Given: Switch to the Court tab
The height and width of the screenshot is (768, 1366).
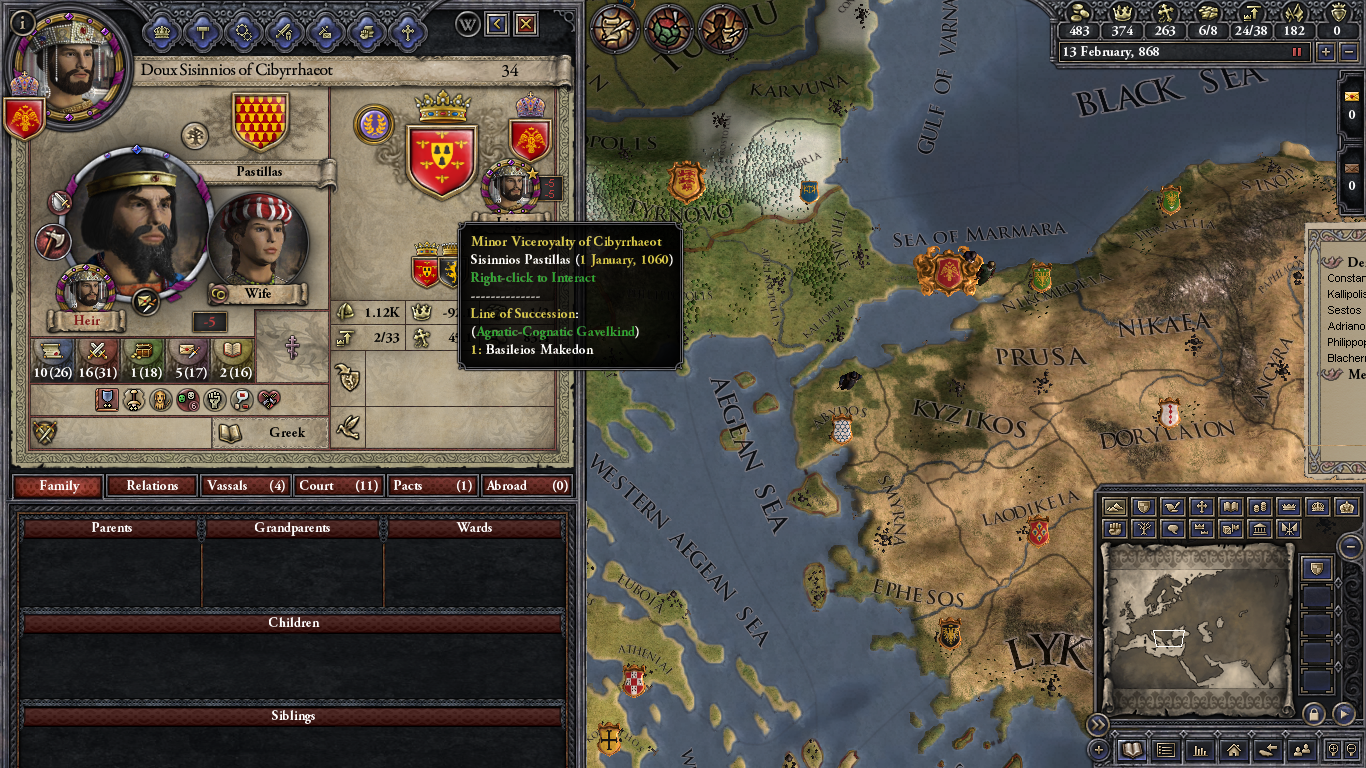Looking at the screenshot, I should [338, 486].
